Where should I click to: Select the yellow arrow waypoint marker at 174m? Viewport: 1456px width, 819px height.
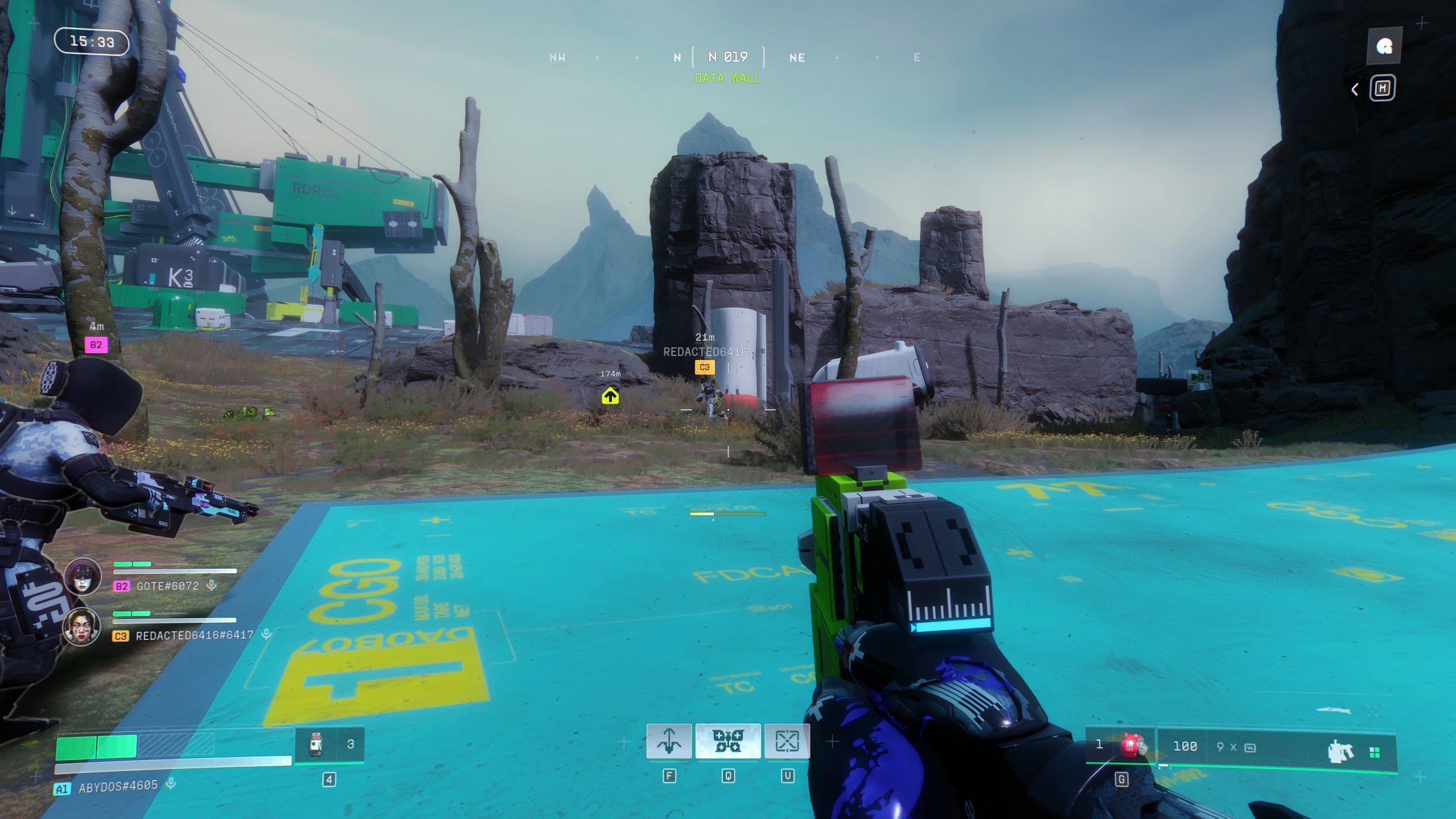click(610, 396)
